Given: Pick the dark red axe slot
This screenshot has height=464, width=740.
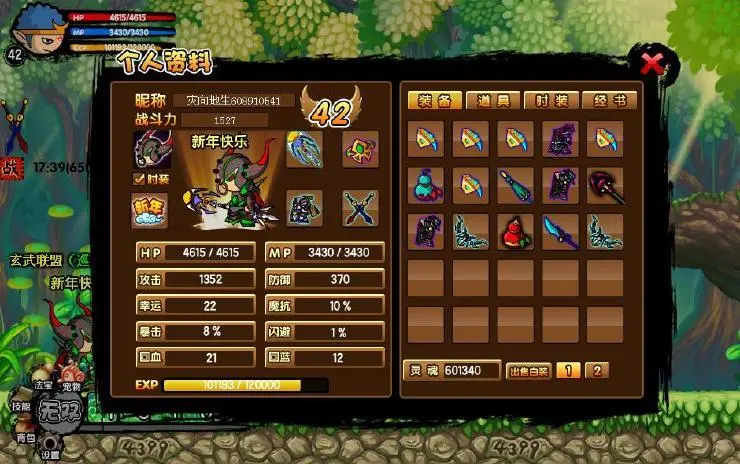Looking at the screenshot, I should (x=605, y=185).
